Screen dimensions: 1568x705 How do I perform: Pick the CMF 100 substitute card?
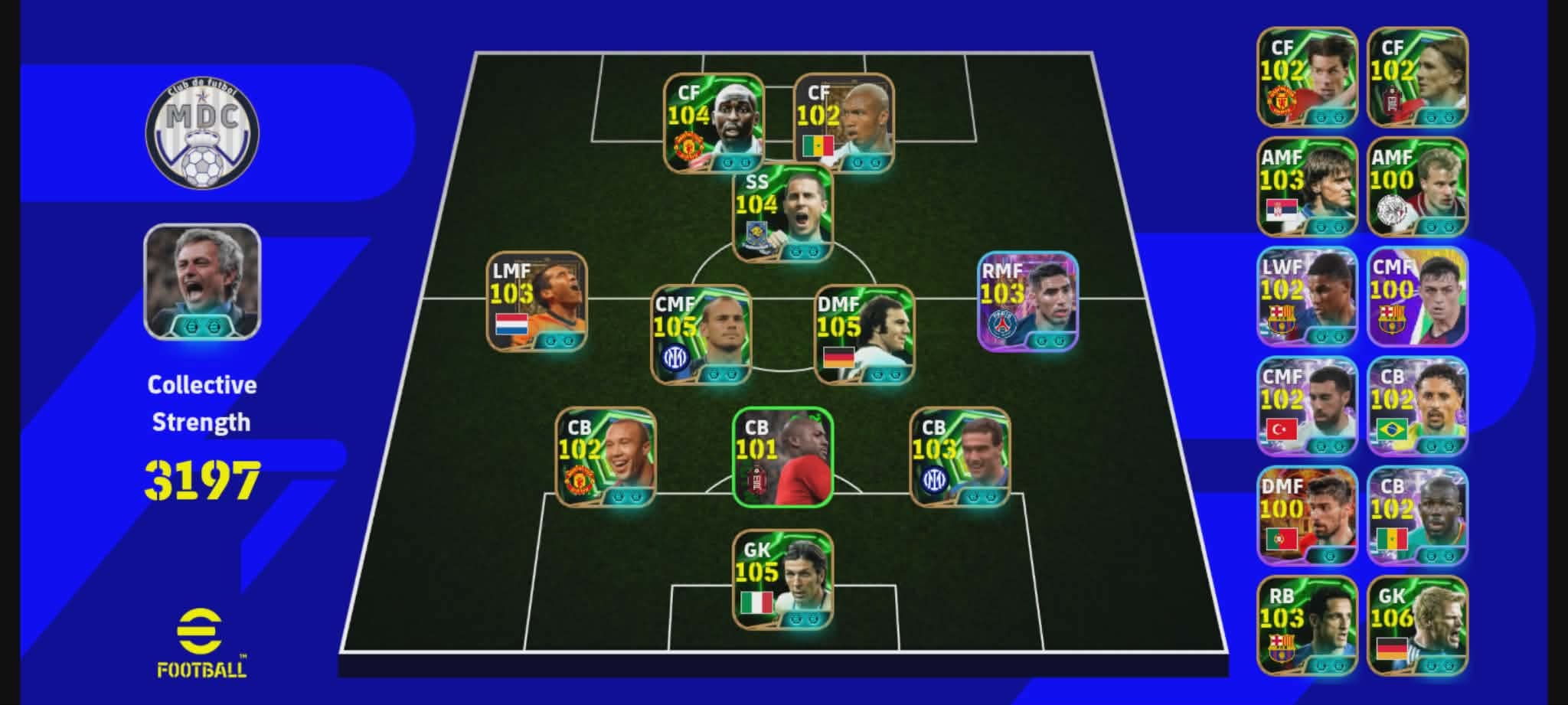1417,296
